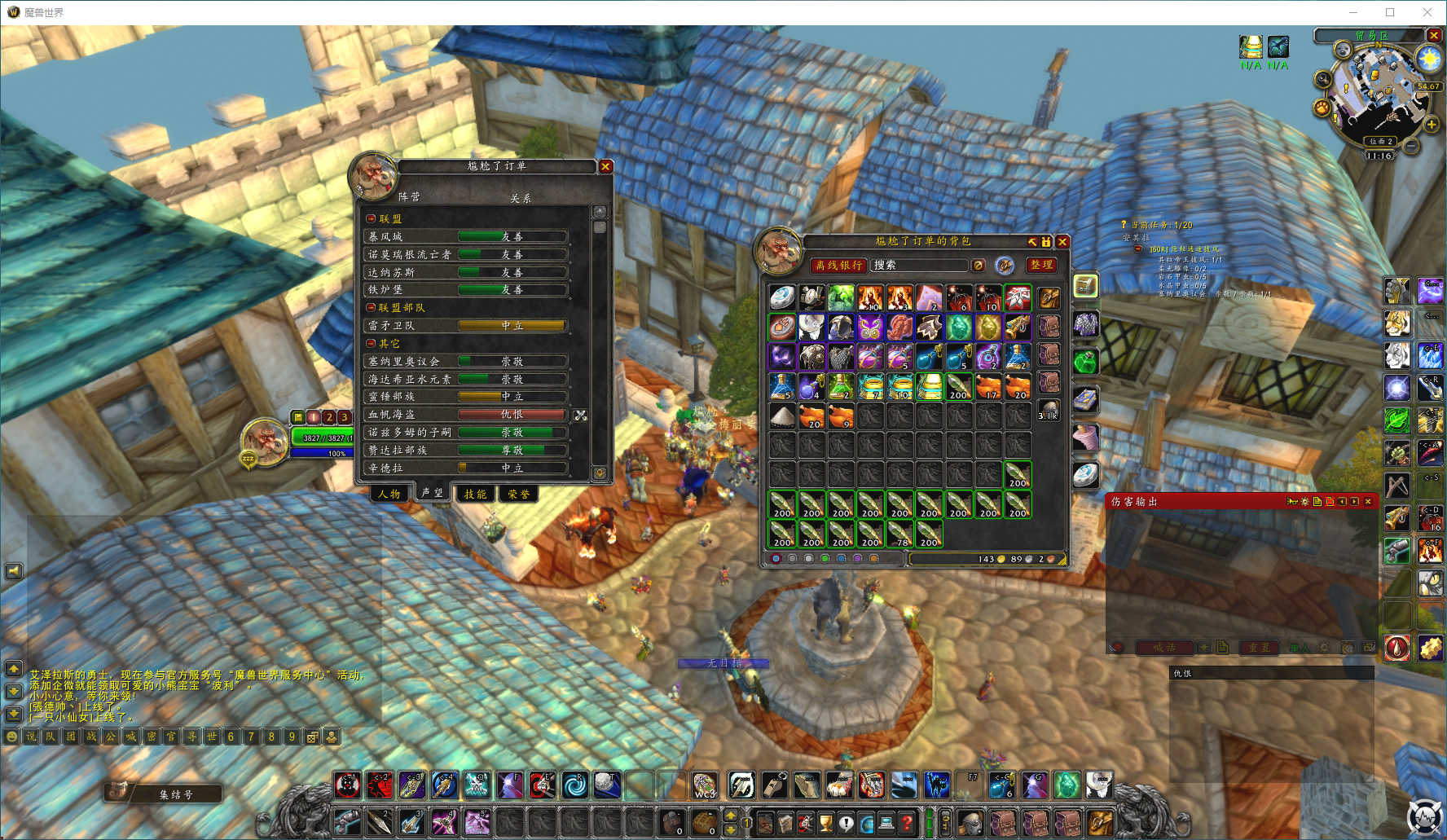Viewport: 1447px width, 840px height.
Task: Minimize the 魔兽世界 game window
Action: tap(1352, 12)
